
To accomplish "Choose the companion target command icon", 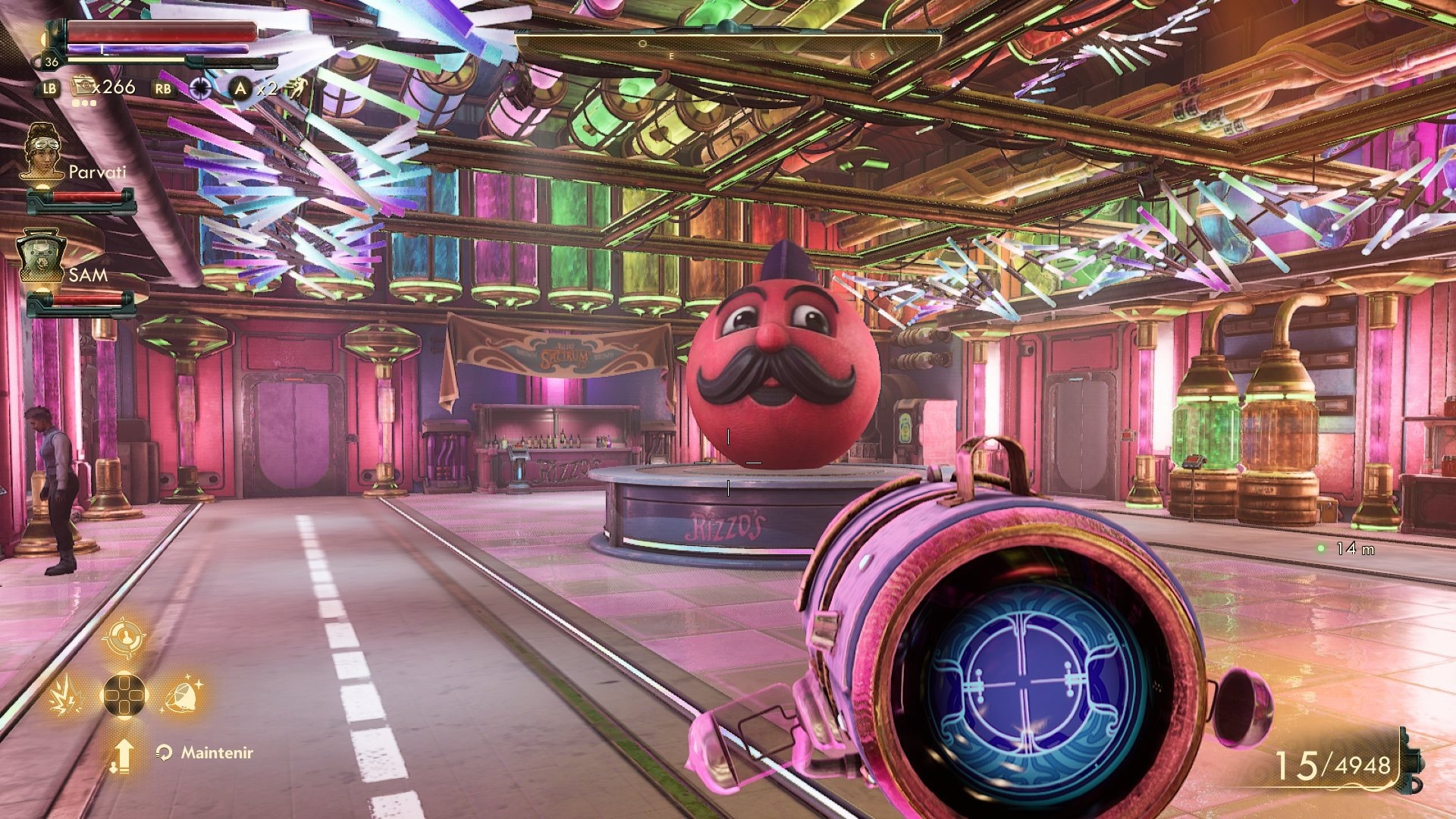I will click(123, 639).
